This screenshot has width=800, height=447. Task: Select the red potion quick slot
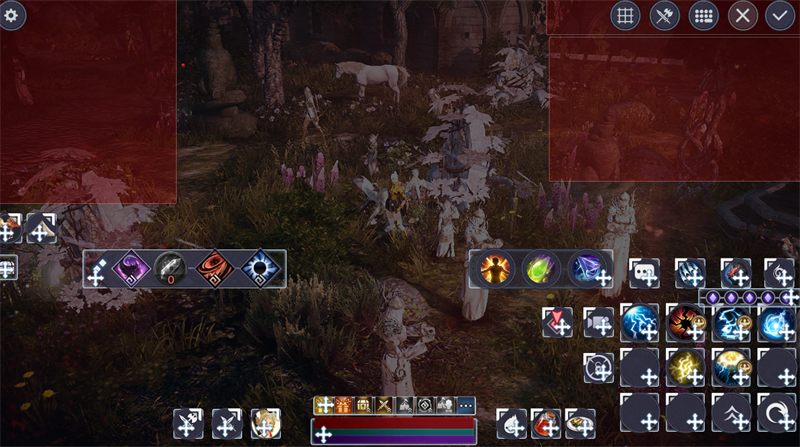(546, 422)
